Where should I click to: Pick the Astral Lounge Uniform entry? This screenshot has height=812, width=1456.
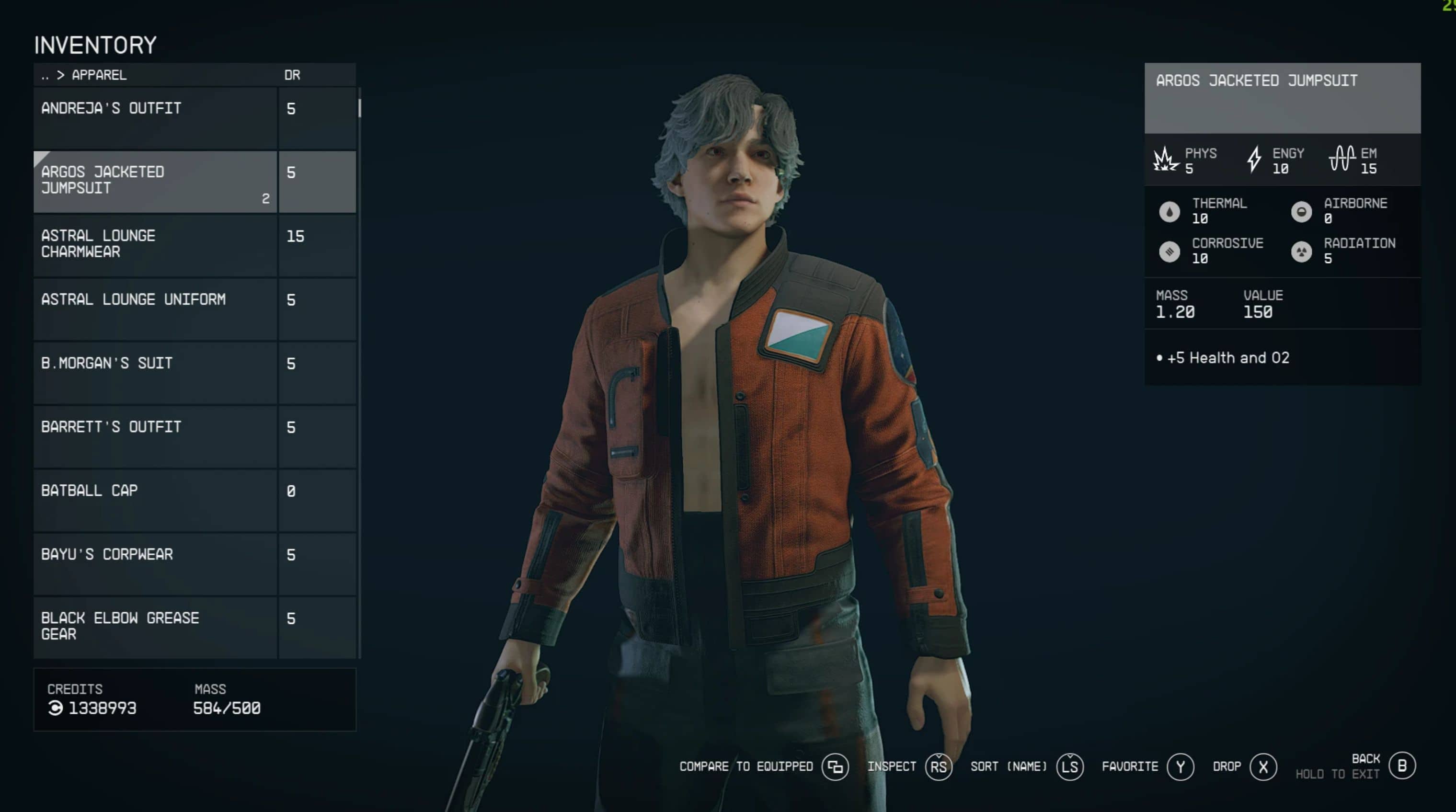[x=155, y=309]
